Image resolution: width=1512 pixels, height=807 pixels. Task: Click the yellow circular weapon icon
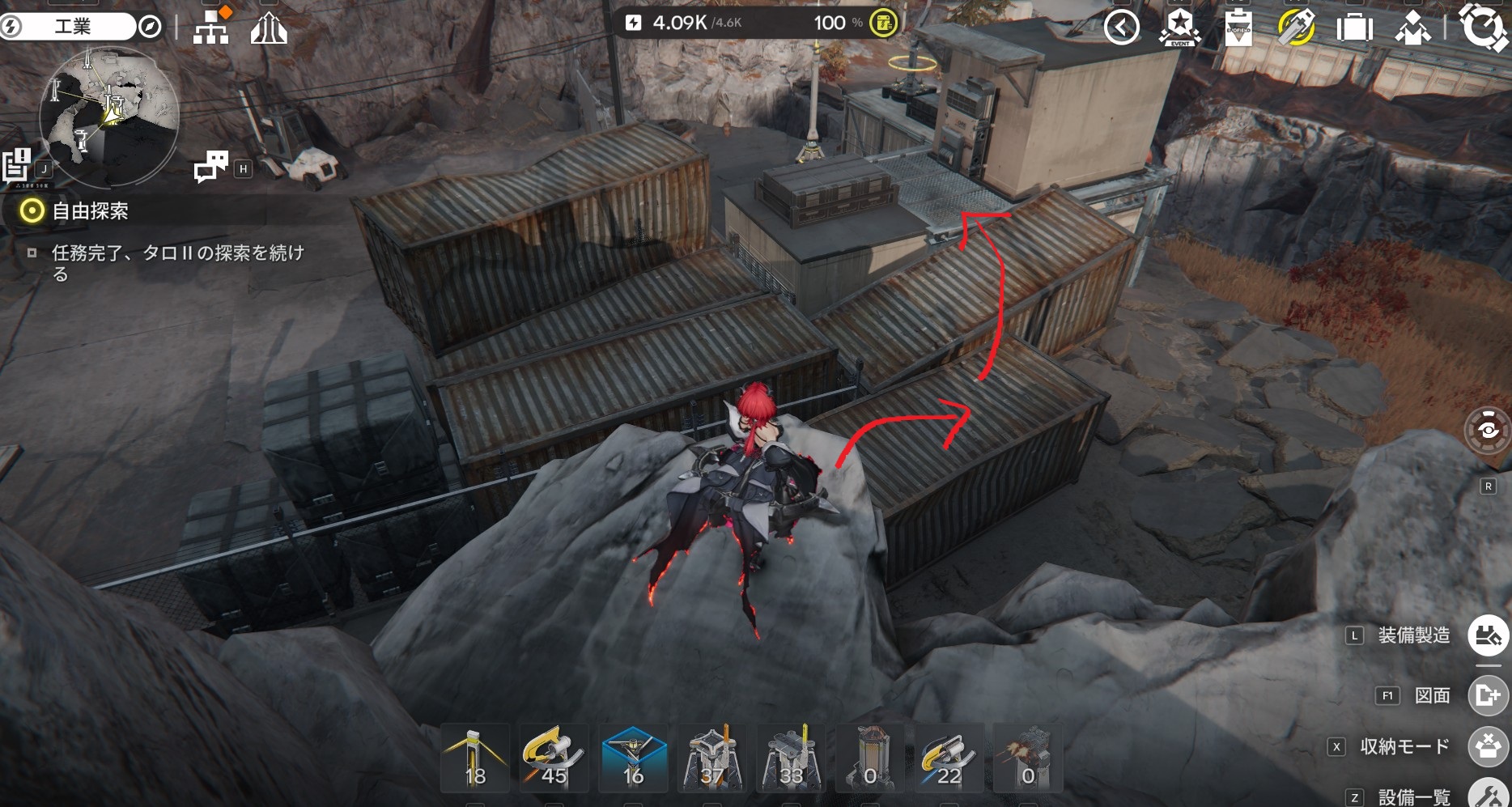pyautogui.click(x=1296, y=28)
